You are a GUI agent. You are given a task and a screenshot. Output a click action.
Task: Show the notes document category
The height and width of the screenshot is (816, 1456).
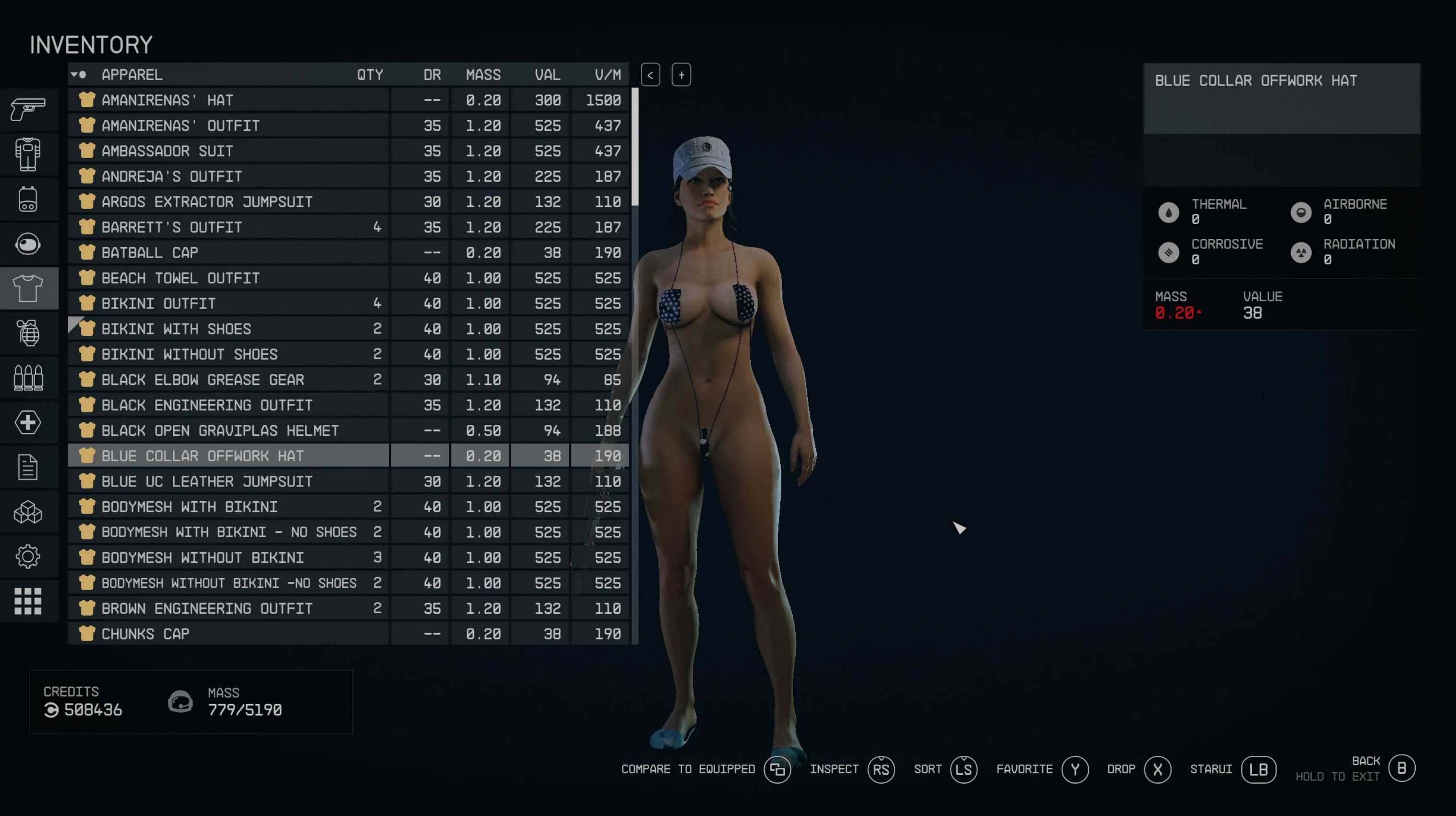pos(28,467)
